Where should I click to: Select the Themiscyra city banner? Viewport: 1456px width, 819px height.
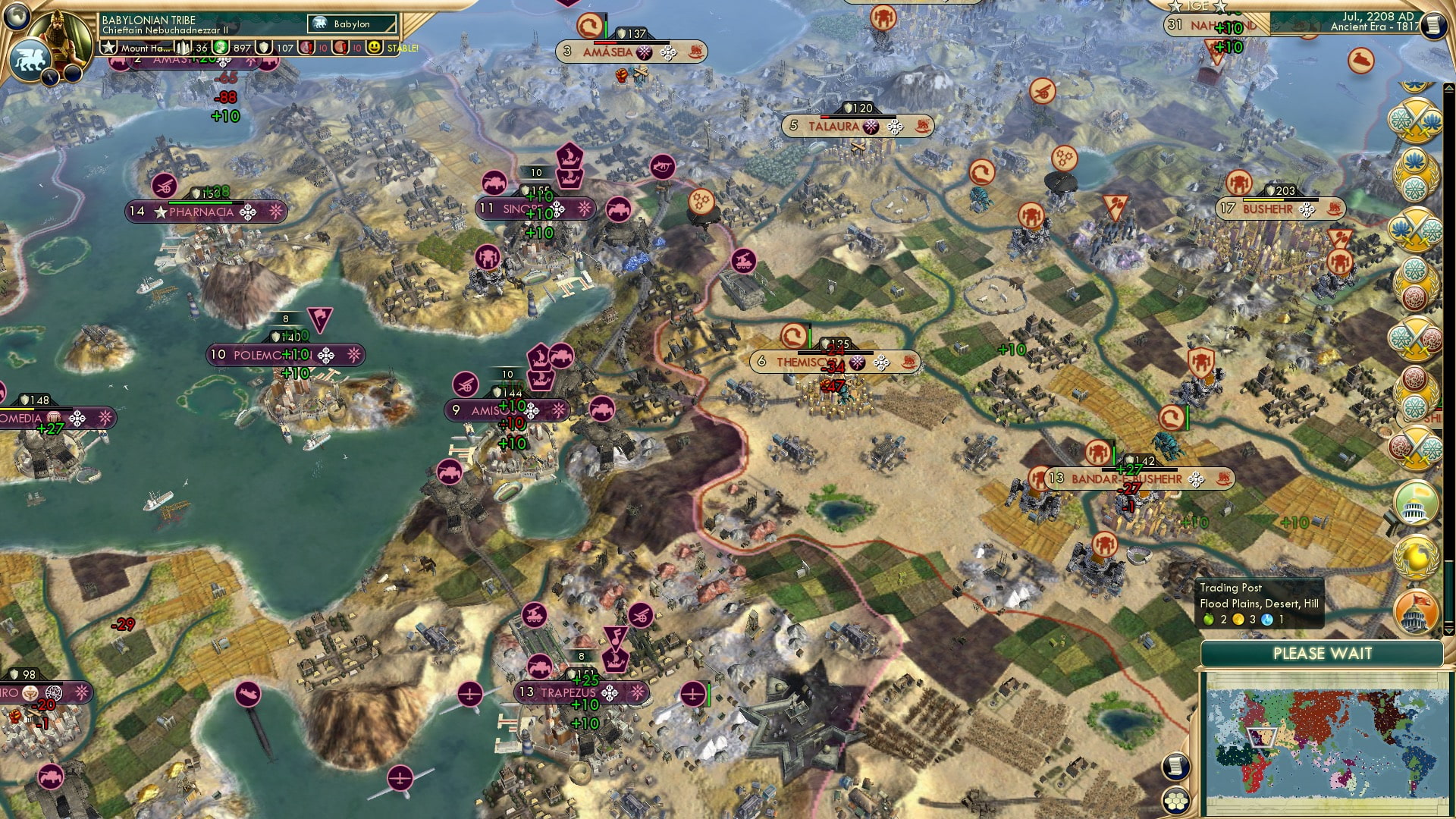[835, 362]
